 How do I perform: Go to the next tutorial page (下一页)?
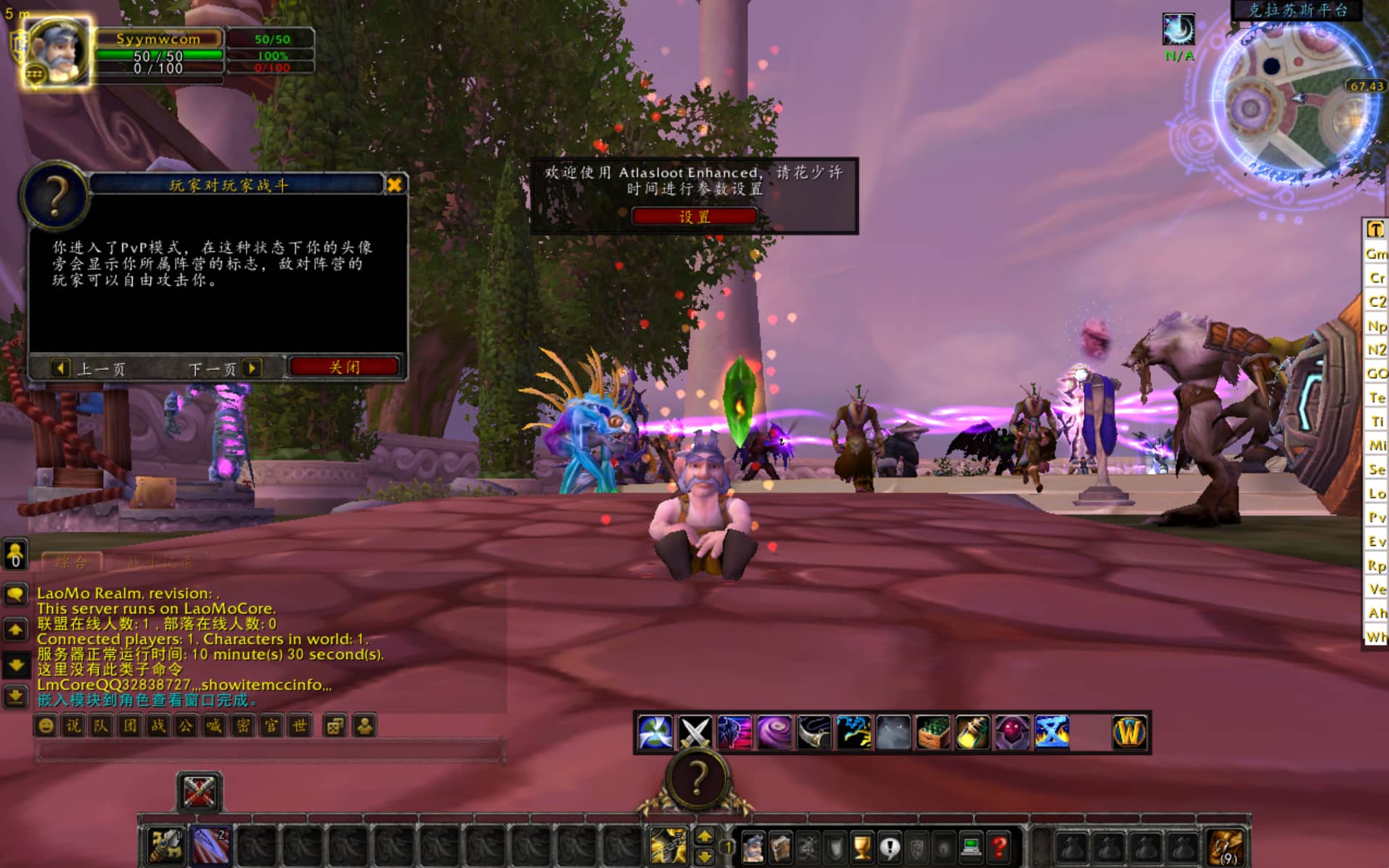coord(224,369)
